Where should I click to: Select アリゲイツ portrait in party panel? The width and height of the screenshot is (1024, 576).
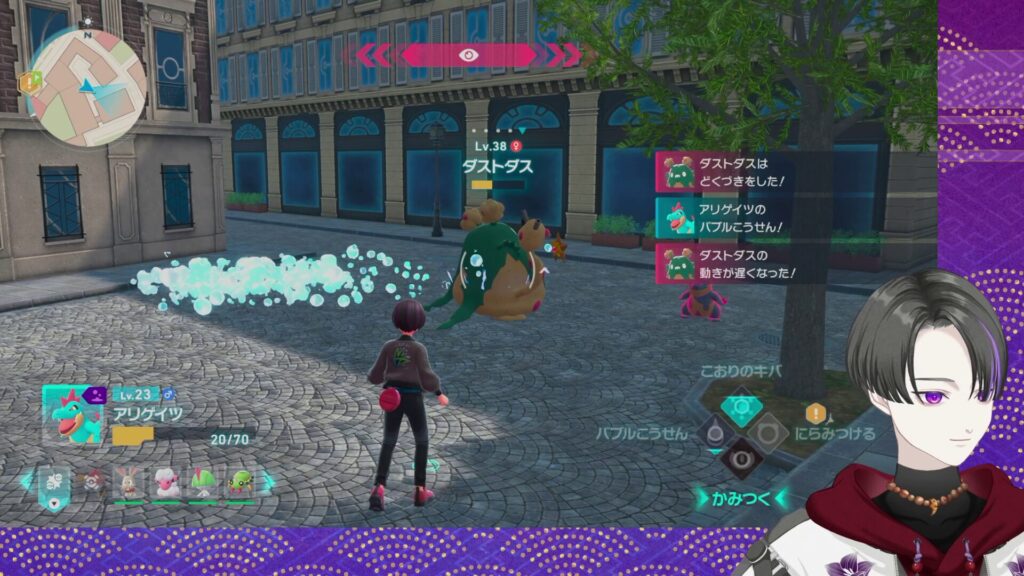coord(72,414)
